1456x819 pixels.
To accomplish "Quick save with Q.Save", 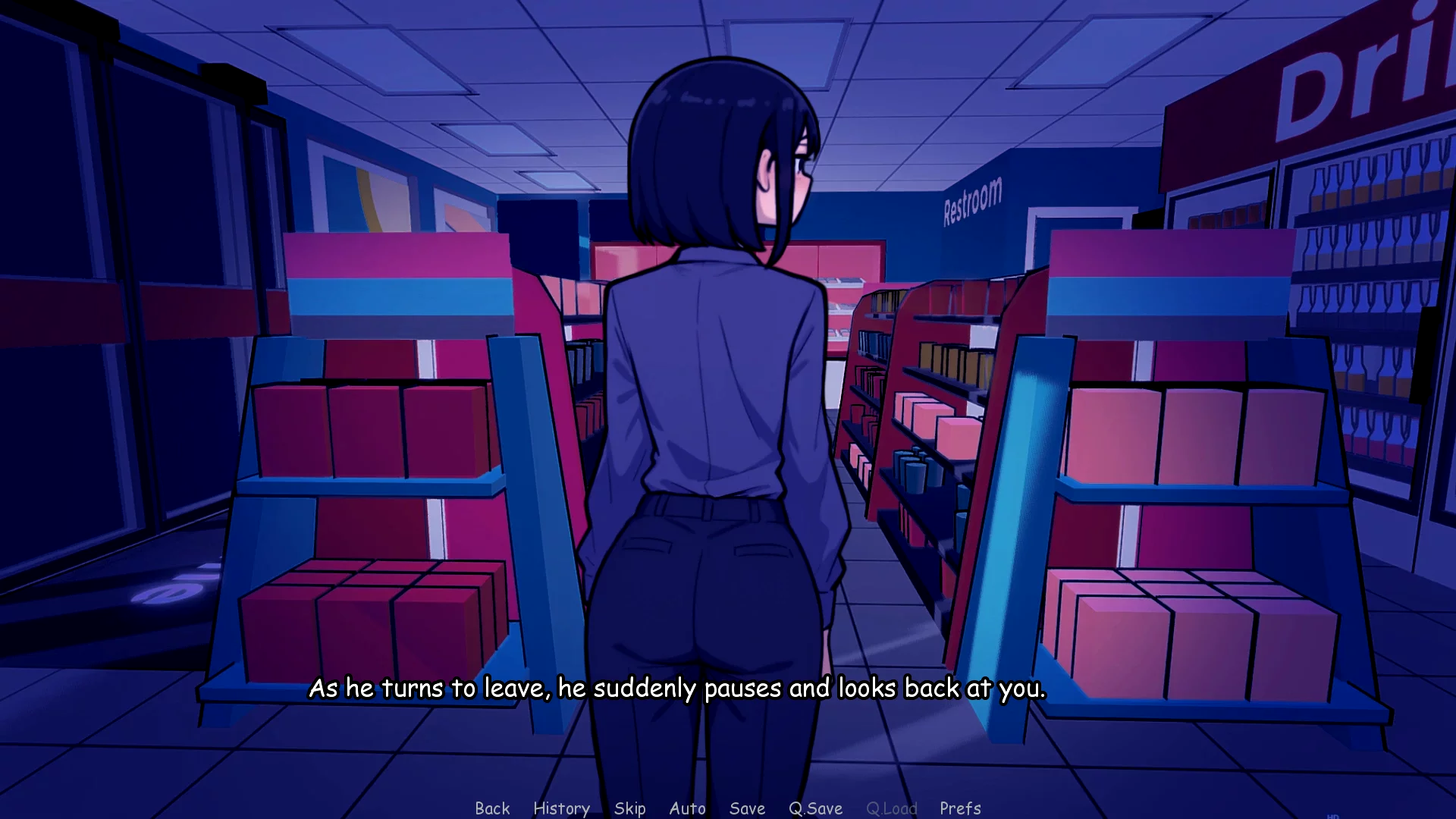I will pyautogui.click(x=815, y=808).
